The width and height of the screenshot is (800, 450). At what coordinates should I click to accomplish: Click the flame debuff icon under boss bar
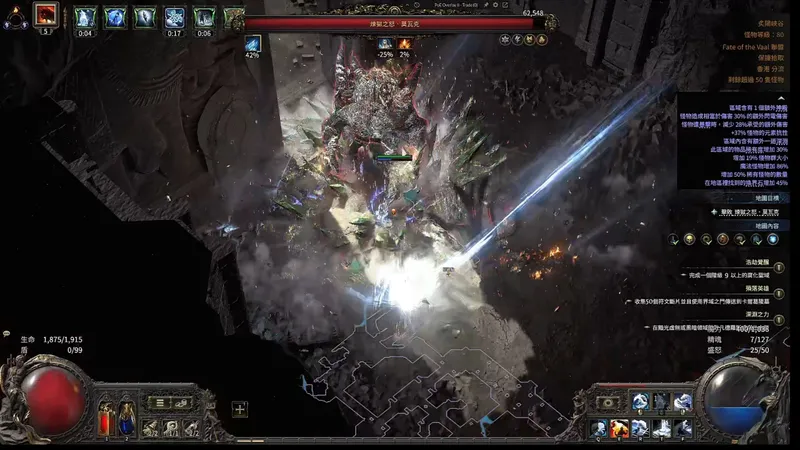pyautogui.click(x=405, y=43)
